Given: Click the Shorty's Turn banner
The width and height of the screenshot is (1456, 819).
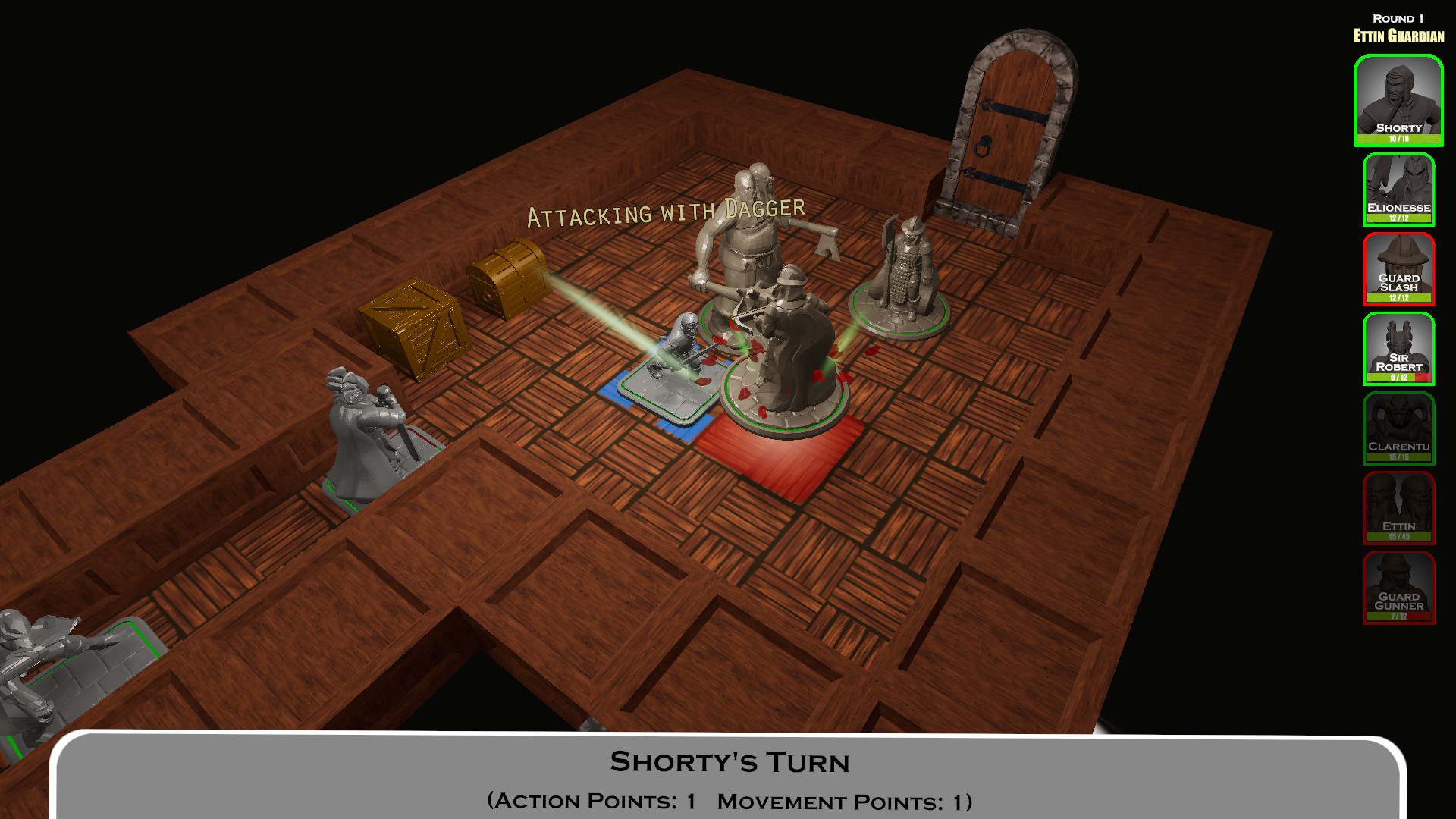Looking at the screenshot, I should coord(730,762).
